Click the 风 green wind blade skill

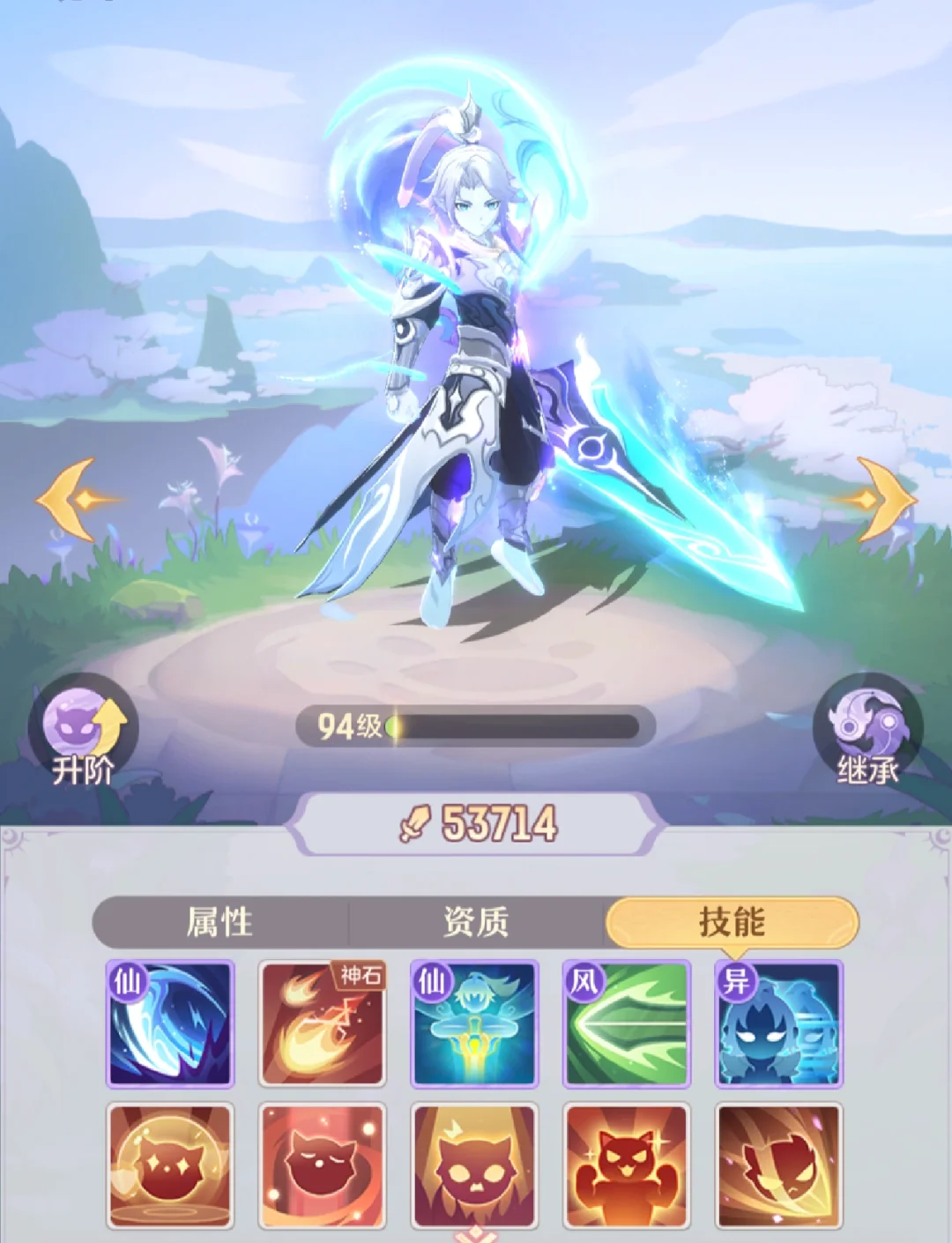coord(627,1023)
